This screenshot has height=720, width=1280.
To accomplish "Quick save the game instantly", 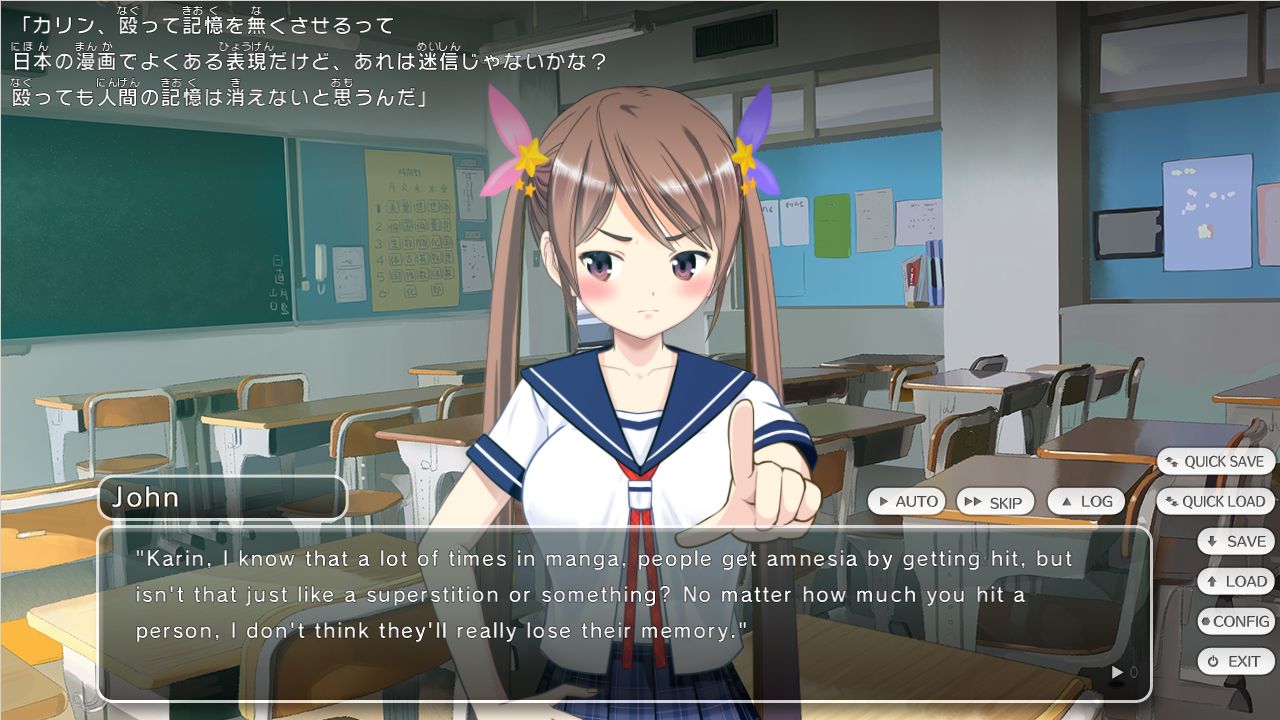I will pos(1215,461).
